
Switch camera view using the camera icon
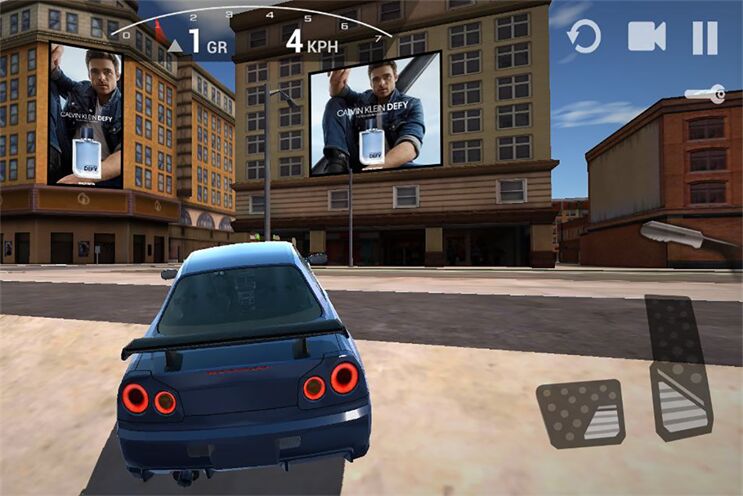646,37
